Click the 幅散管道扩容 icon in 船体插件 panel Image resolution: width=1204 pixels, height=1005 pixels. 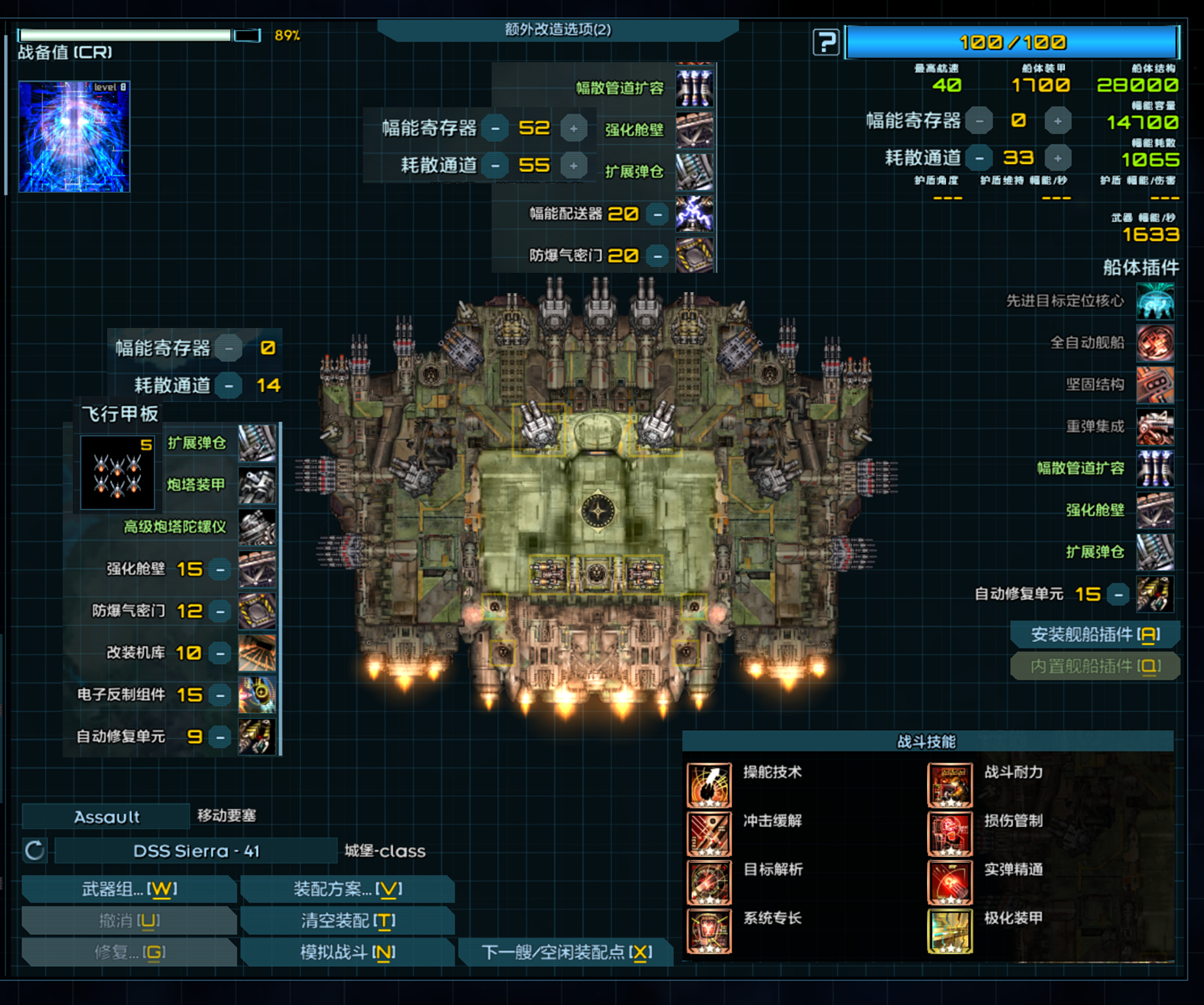1155,468
